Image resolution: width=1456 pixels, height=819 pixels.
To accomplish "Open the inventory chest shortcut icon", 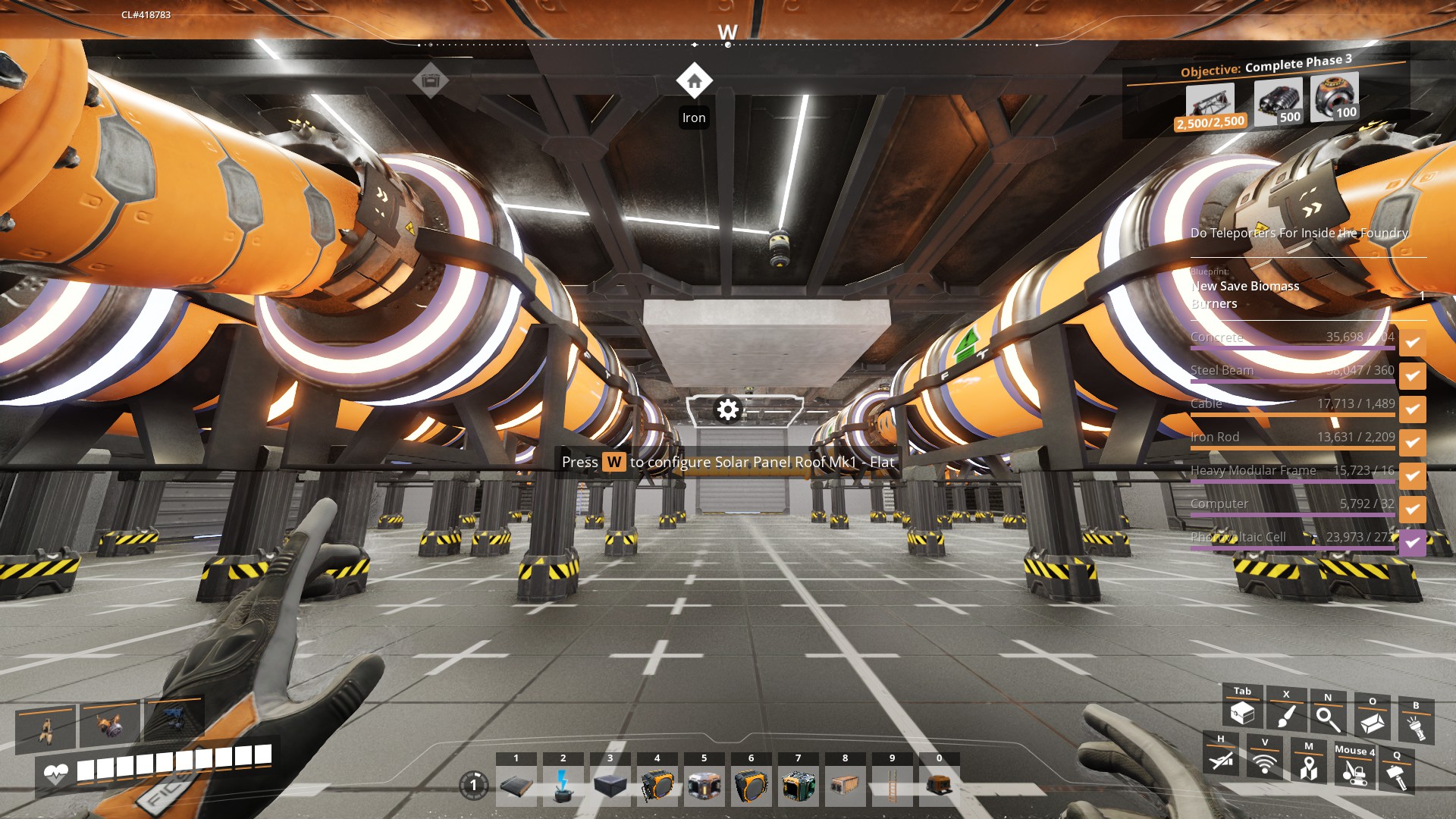I will 1242,713.
